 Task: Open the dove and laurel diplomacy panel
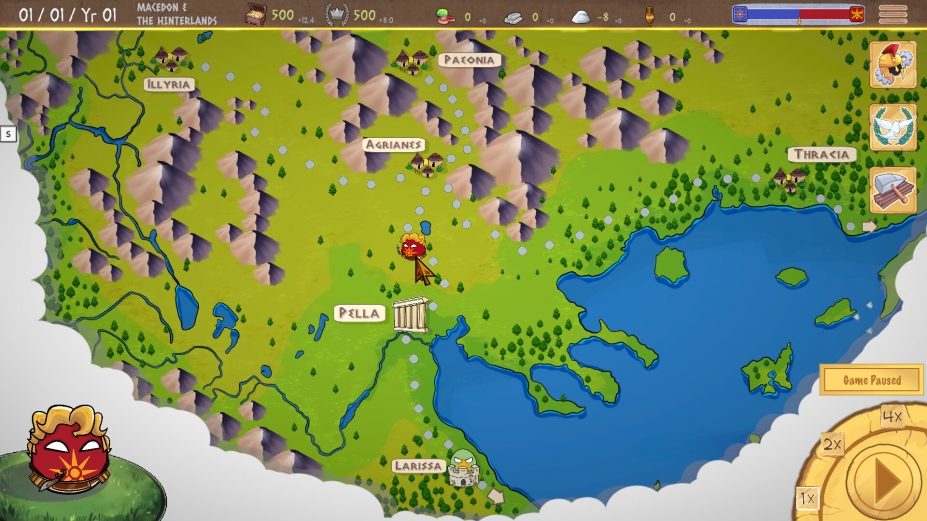pos(893,127)
